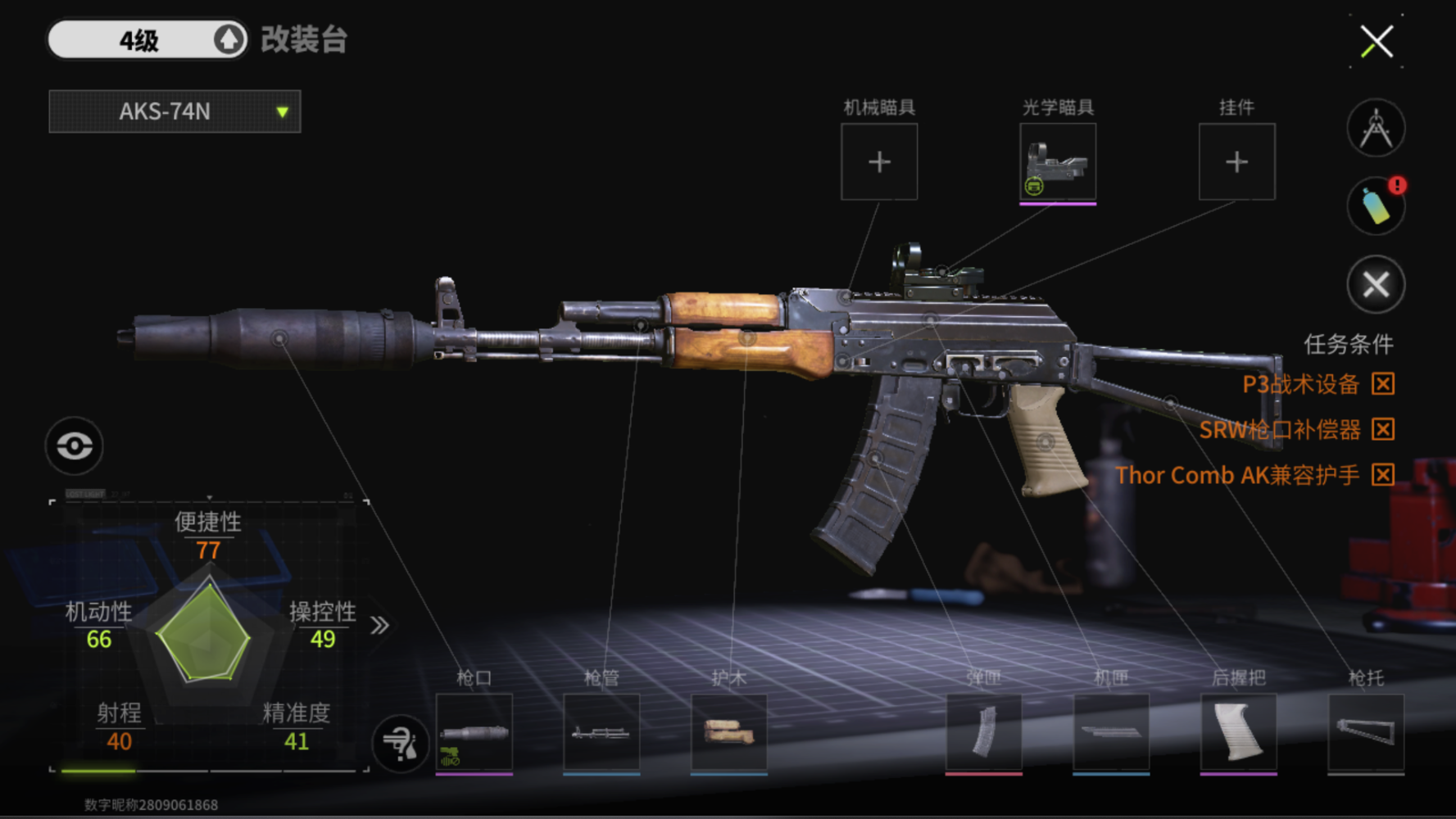1456x819 pixels.
Task: Select the stock slot
Action: click(1365, 732)
